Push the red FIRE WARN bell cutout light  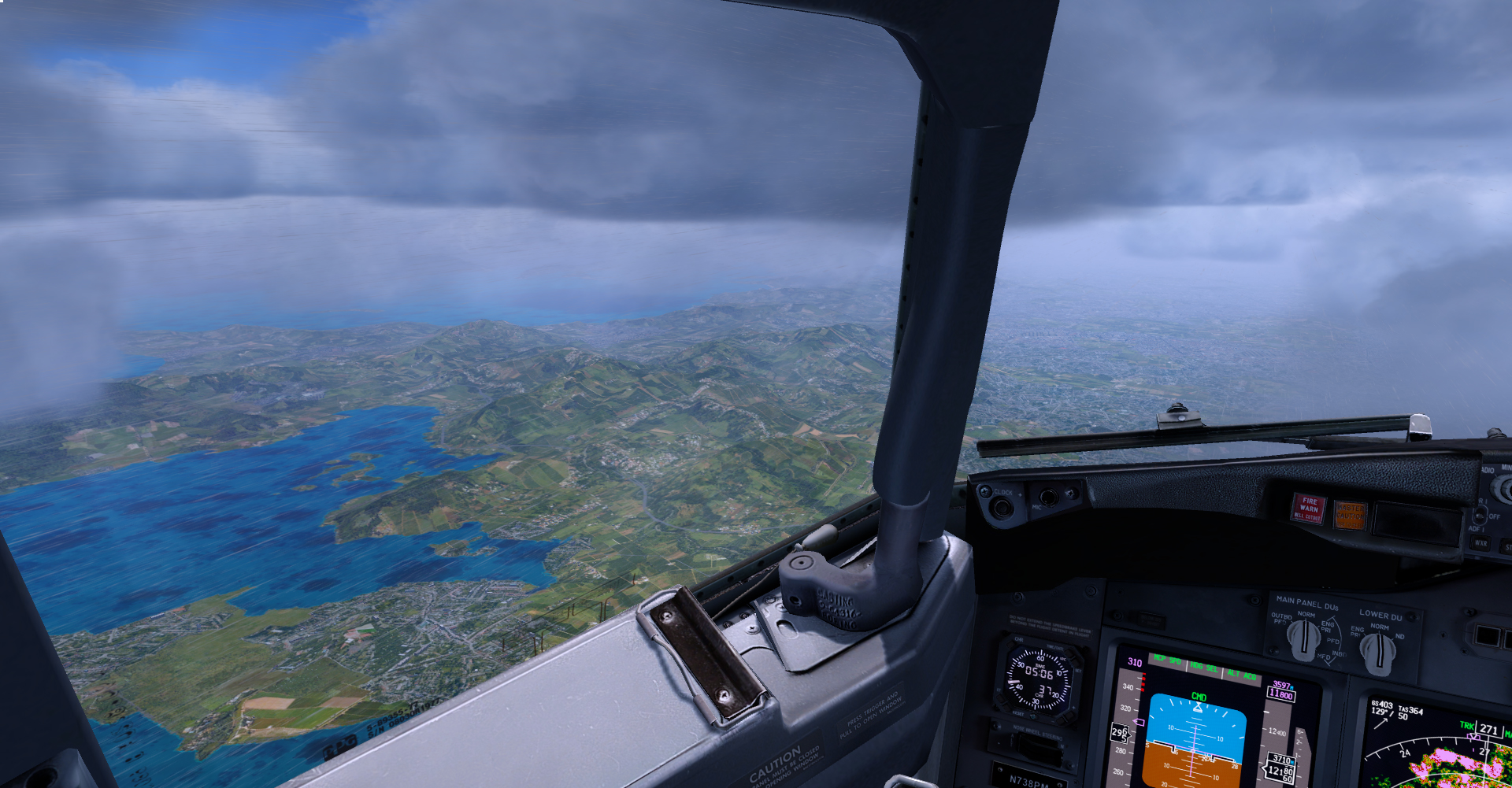pyautogui.click(x=1308, y=509)
